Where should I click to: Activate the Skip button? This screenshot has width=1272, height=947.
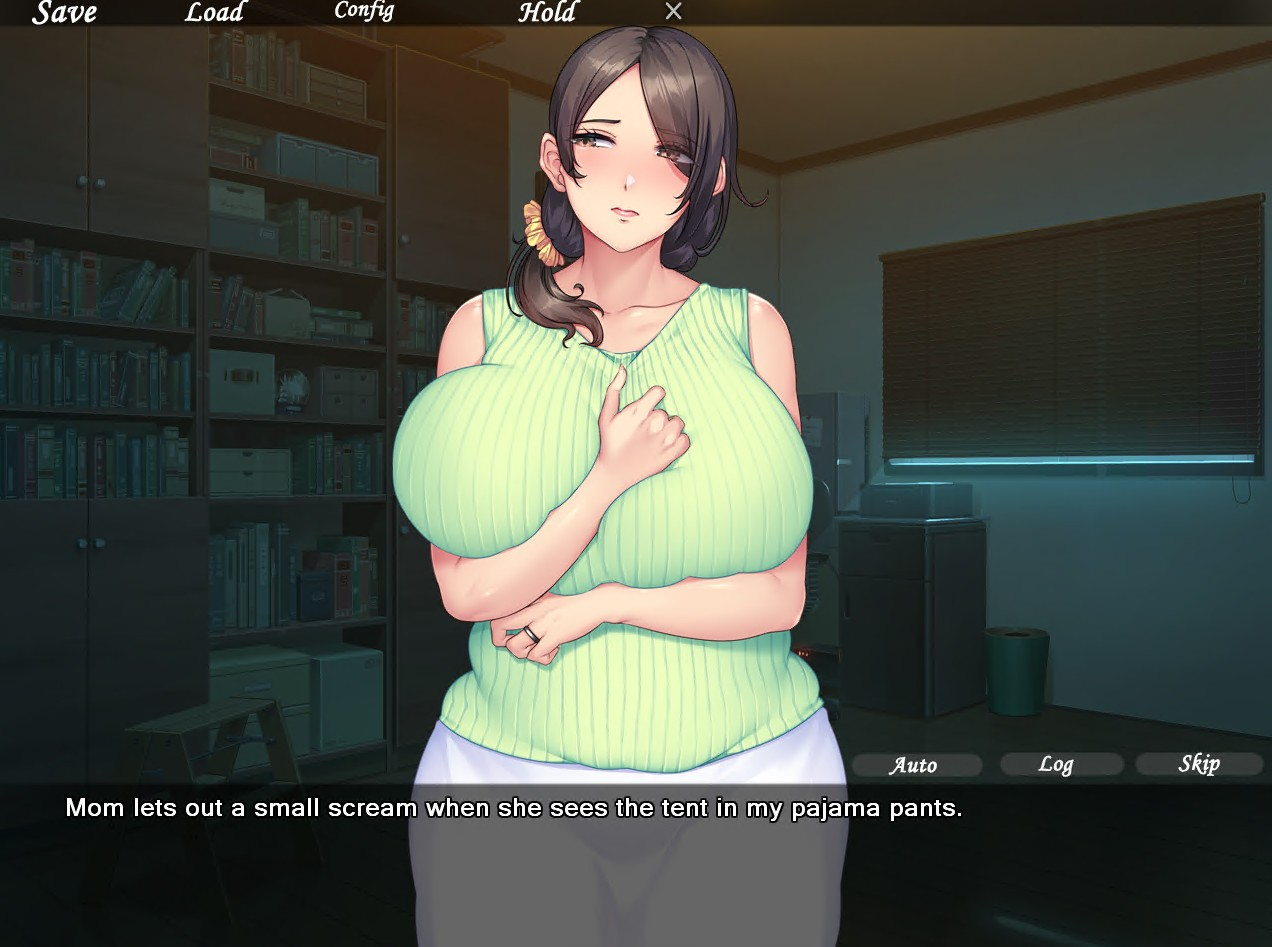point(1199,764)
